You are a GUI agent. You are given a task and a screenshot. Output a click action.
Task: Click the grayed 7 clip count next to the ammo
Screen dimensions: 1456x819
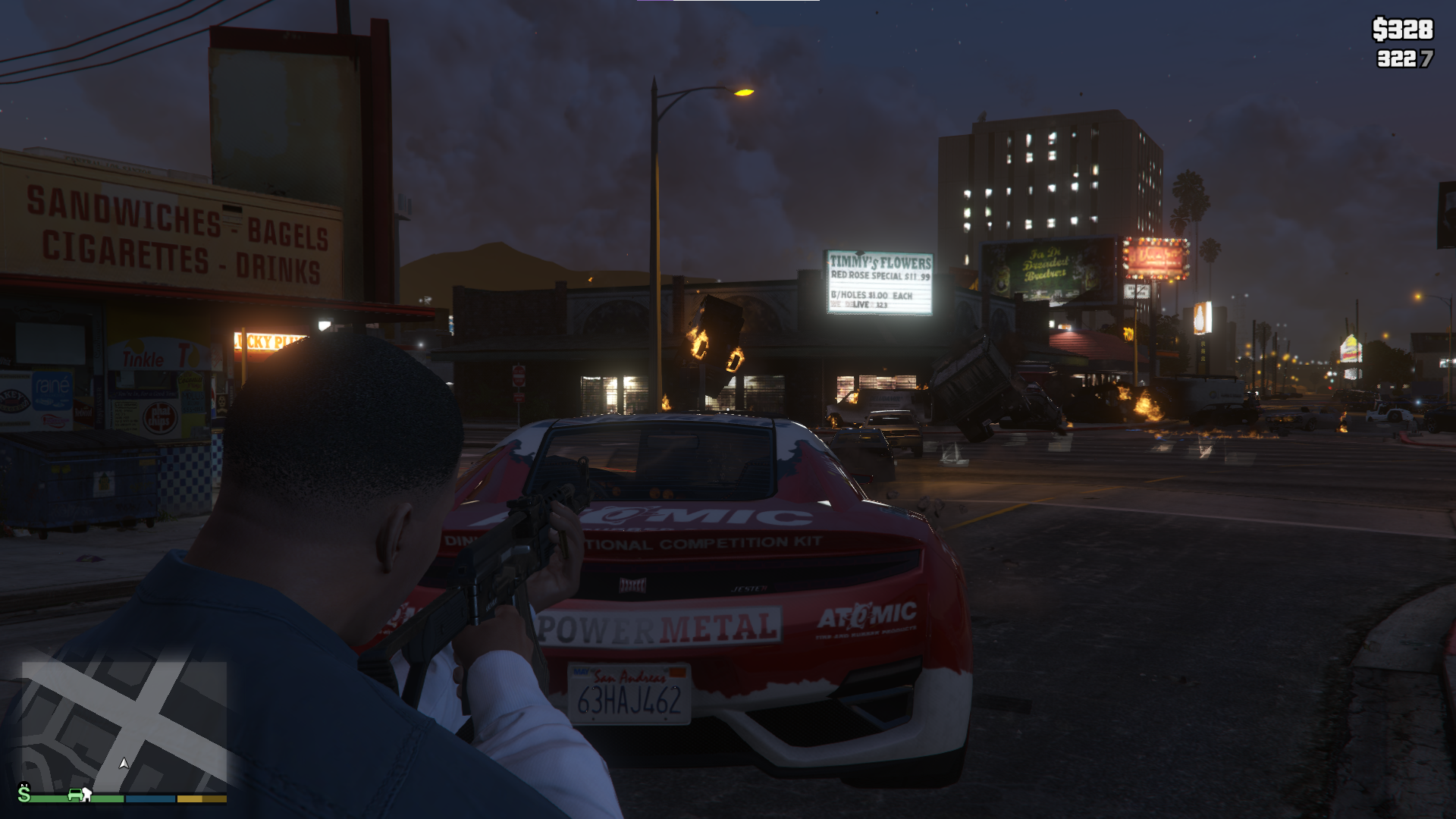tap(1427, 57)
